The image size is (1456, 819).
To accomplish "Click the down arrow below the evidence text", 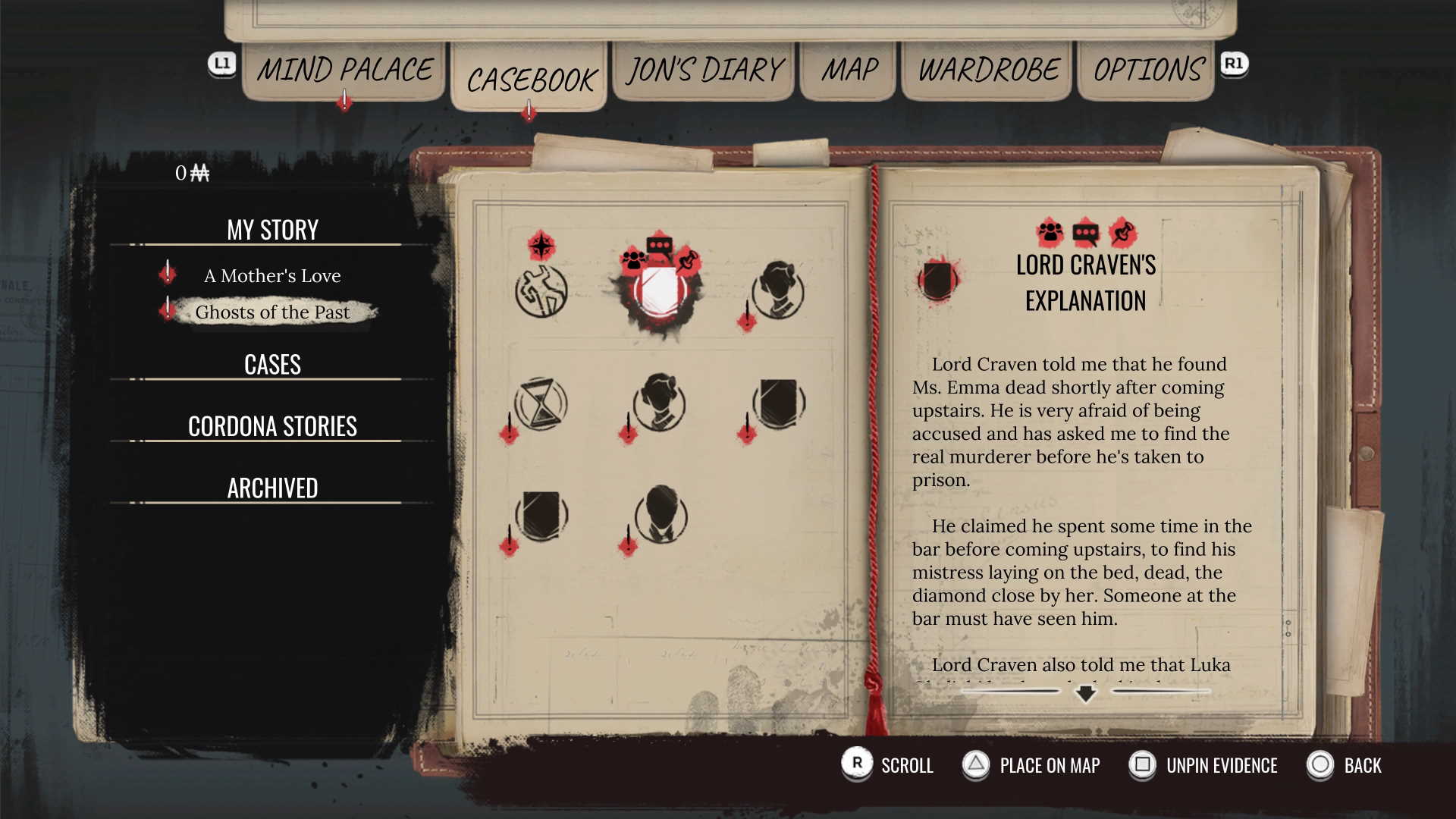I will (x=1085, y=693).
